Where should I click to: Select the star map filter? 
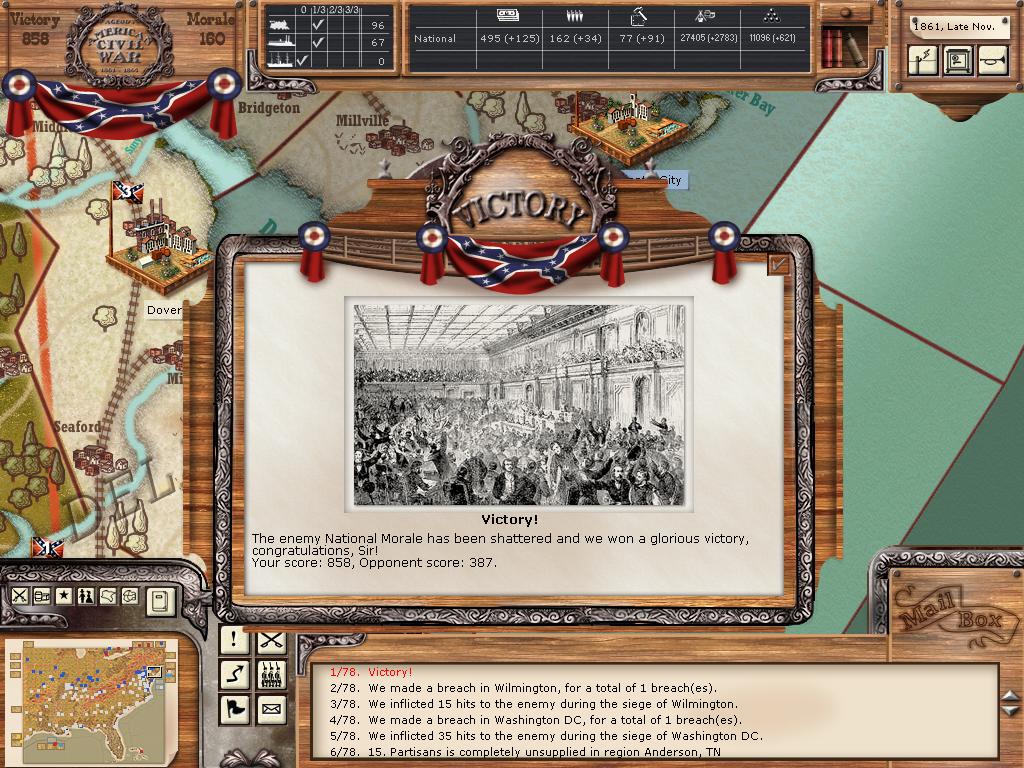tap(64, 596)
